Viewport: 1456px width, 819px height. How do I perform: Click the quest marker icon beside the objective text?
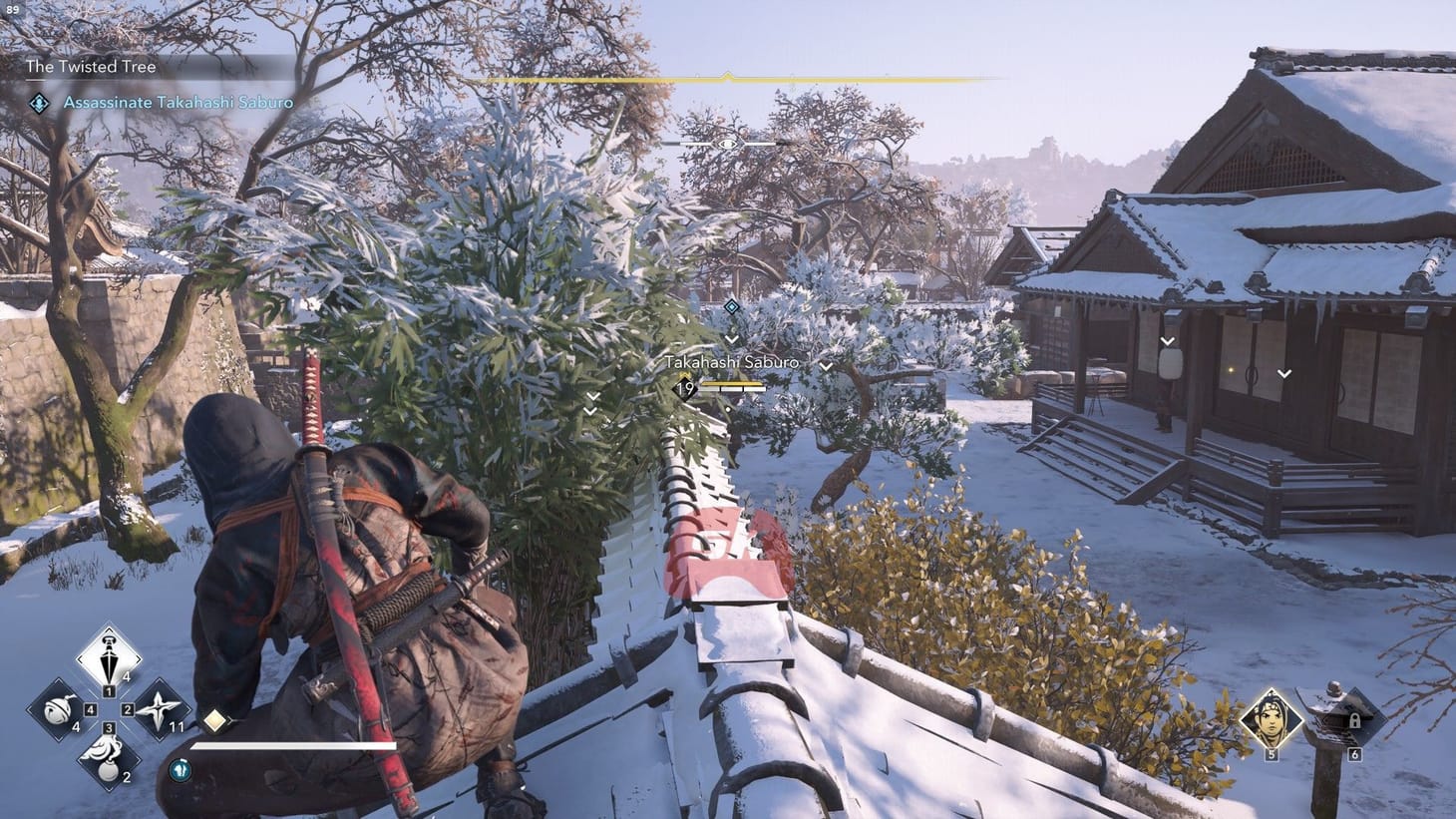[39, 102]
